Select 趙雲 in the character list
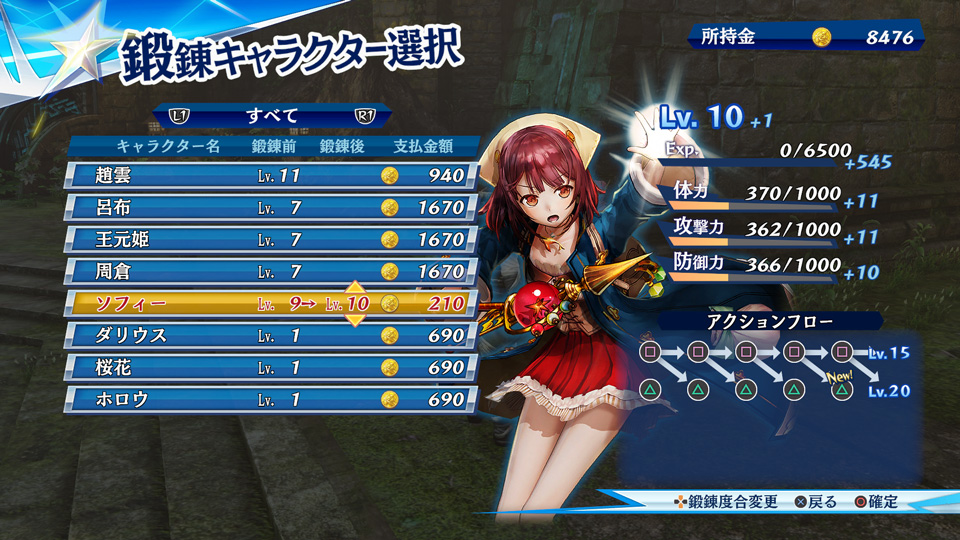Viewport: 960px width, 540px height. click(x=268, y=176)
